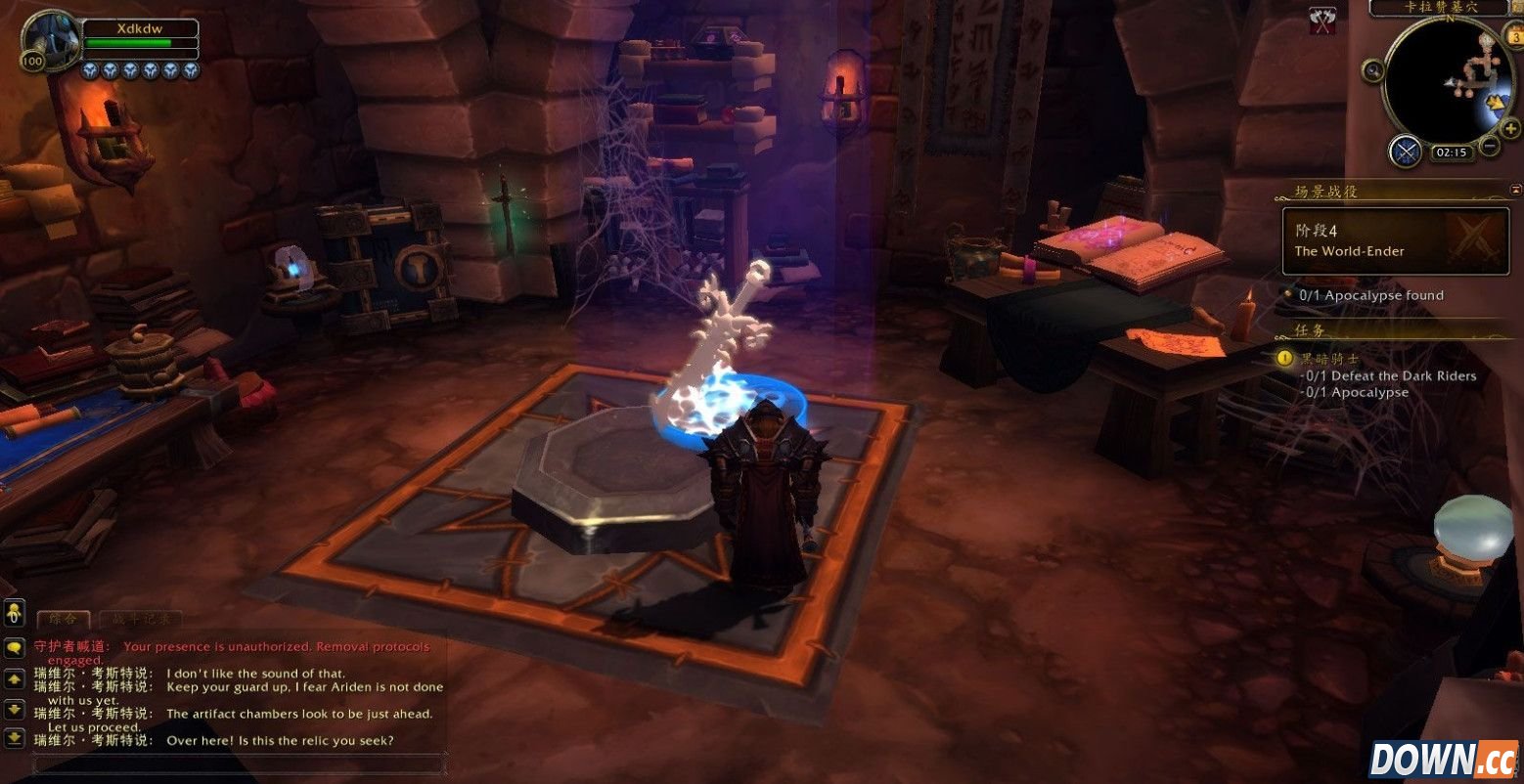Click the crossed axes buff icon

(1322, 22)
